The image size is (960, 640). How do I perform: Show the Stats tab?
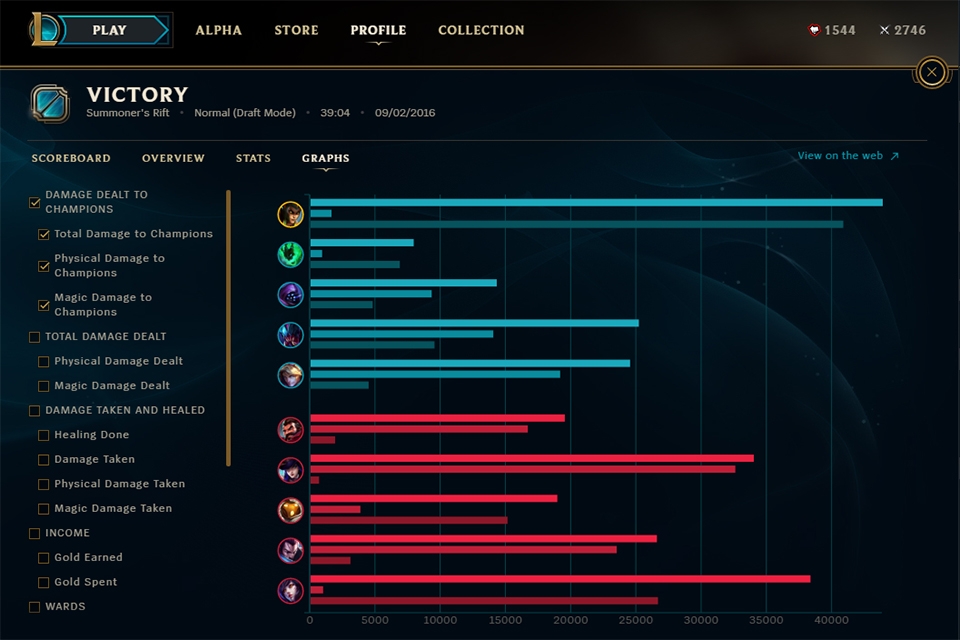pyautogui.click(x=253, y=158)
